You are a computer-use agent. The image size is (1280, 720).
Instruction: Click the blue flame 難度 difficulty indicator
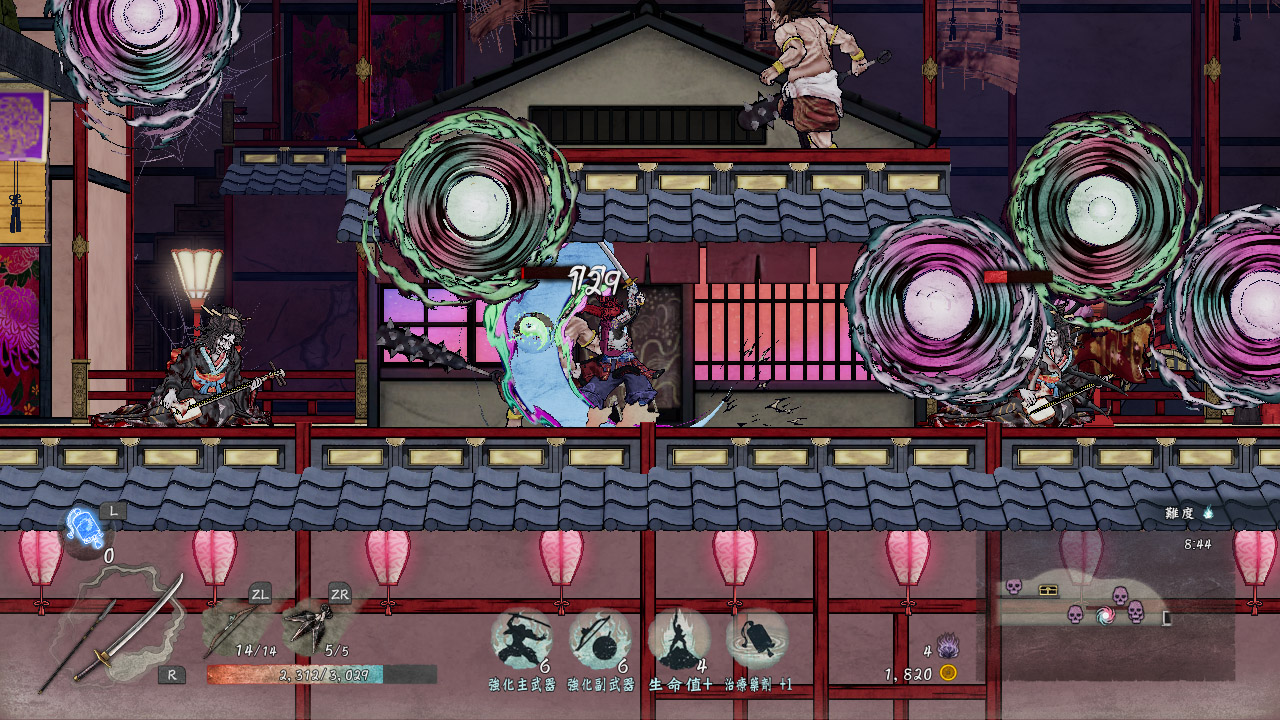1208,512
